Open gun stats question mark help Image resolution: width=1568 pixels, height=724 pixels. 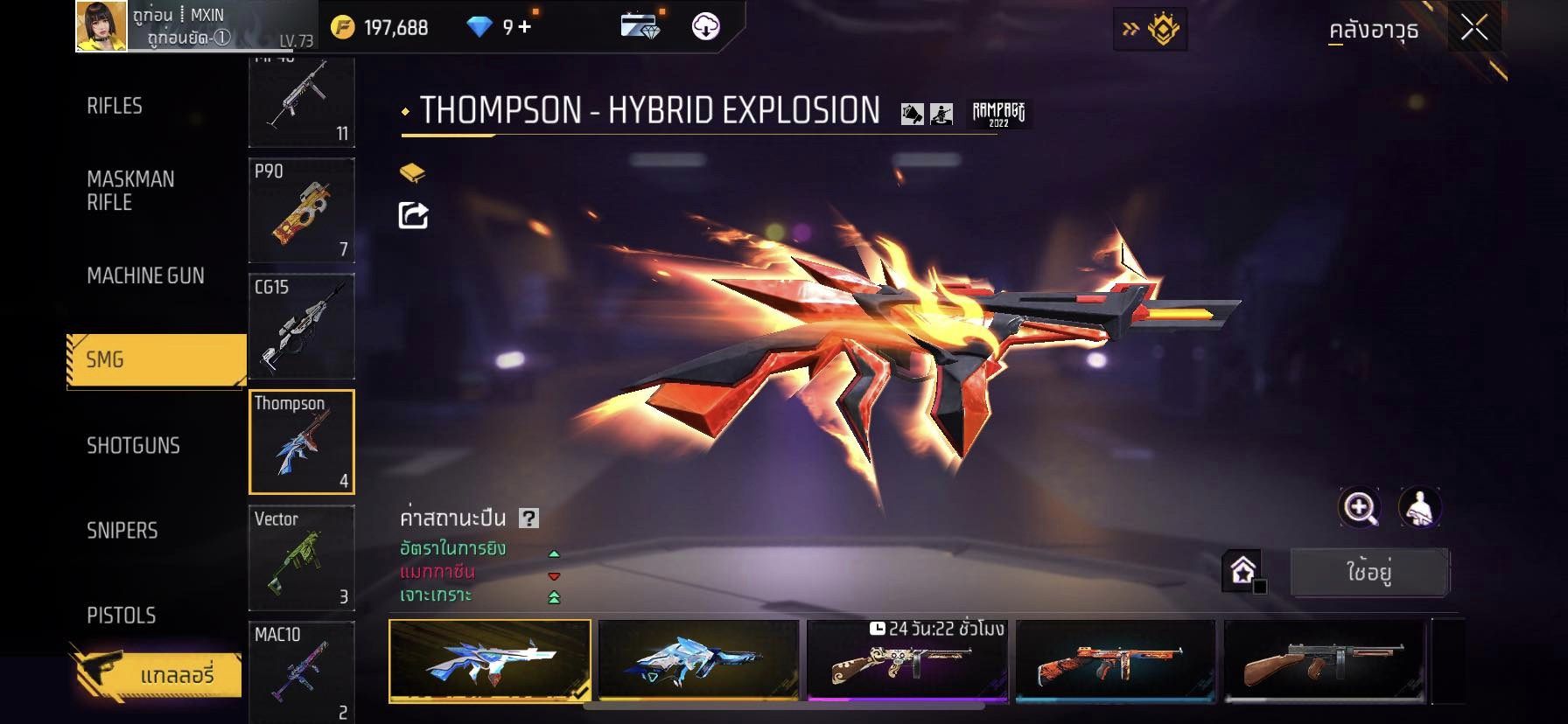(528, 519)
